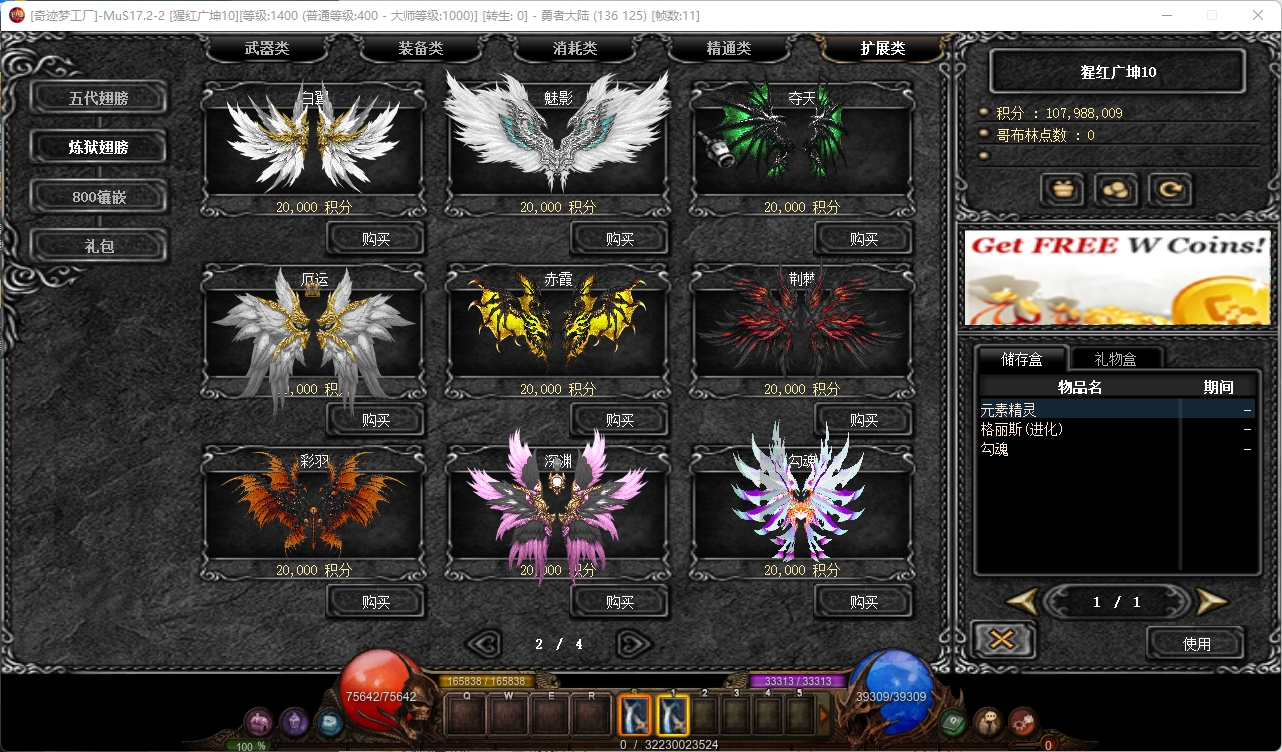Open the Get FREE W Coins banner
This screenshot has height=752, width=1282.
pos(1117,276)
